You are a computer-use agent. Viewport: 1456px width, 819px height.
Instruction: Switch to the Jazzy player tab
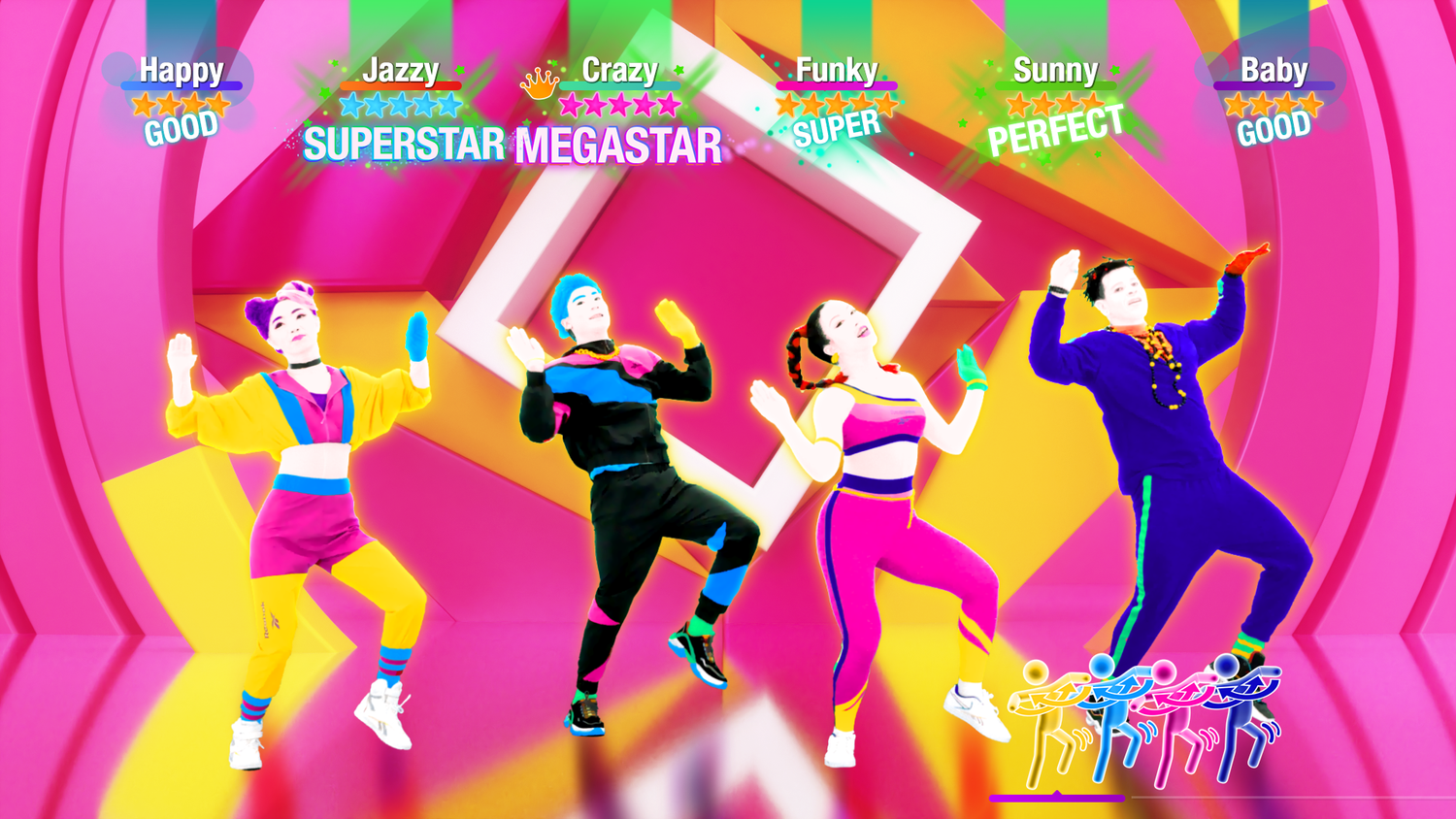402,70
